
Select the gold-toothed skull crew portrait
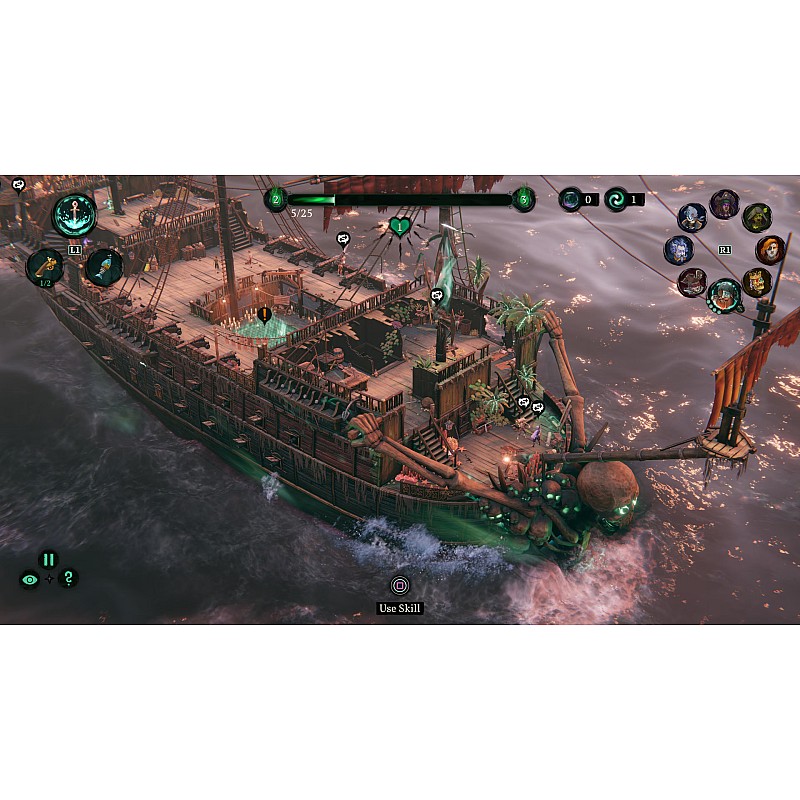757,282
